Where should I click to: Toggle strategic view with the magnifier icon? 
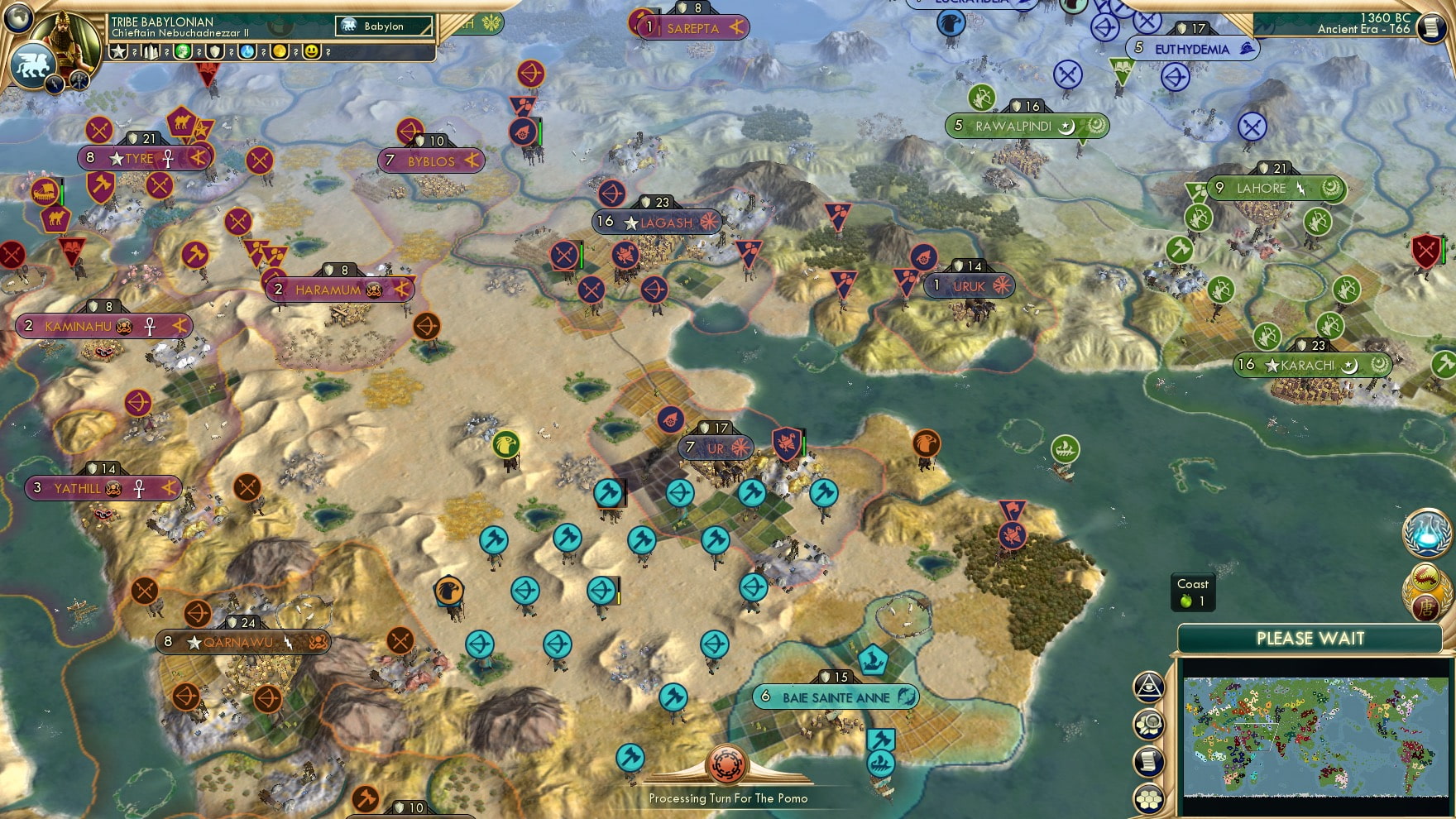(1149, 722)
